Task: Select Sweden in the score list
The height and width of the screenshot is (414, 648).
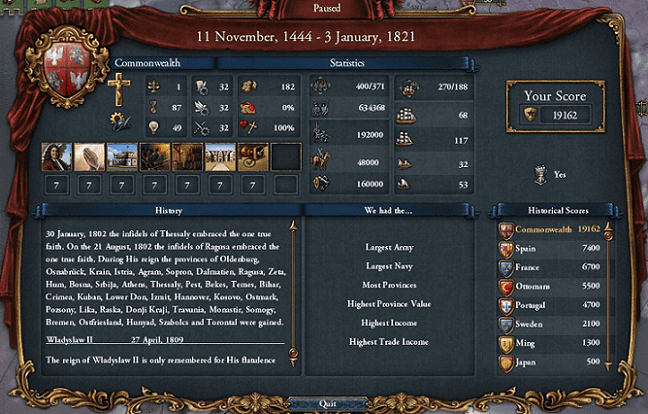Action: 548,324
